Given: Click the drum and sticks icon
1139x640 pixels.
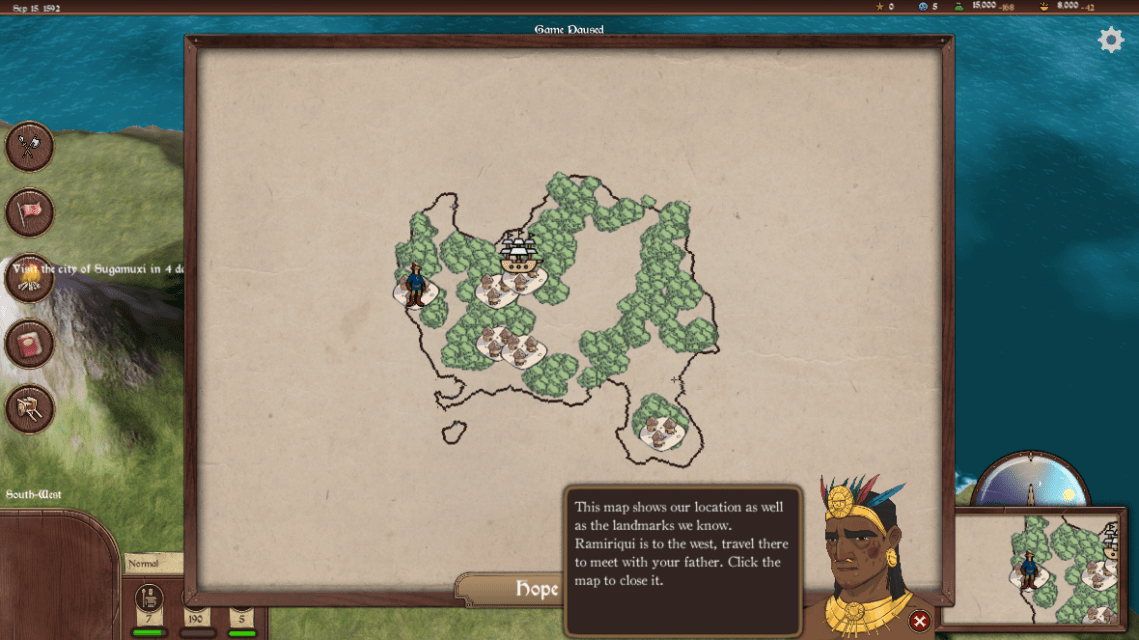Looking at the screenshot, I should point(30,410).
